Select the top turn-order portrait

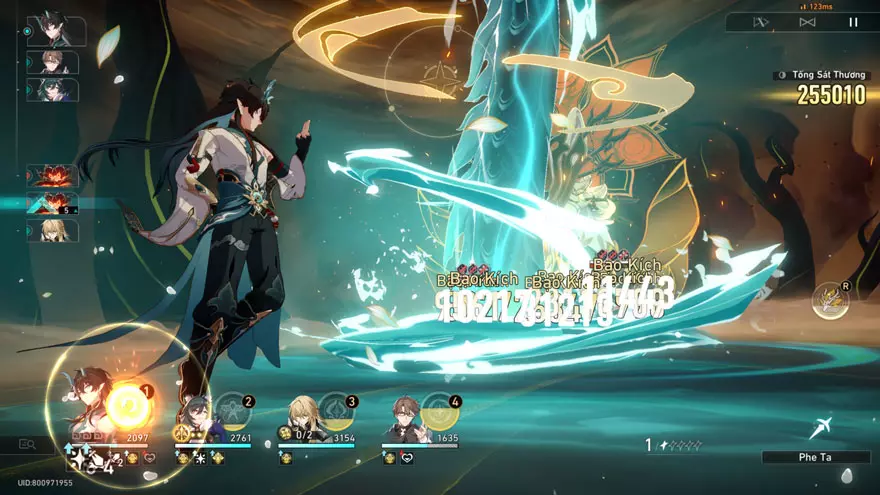pyautogui.click(x=55, y=31)
